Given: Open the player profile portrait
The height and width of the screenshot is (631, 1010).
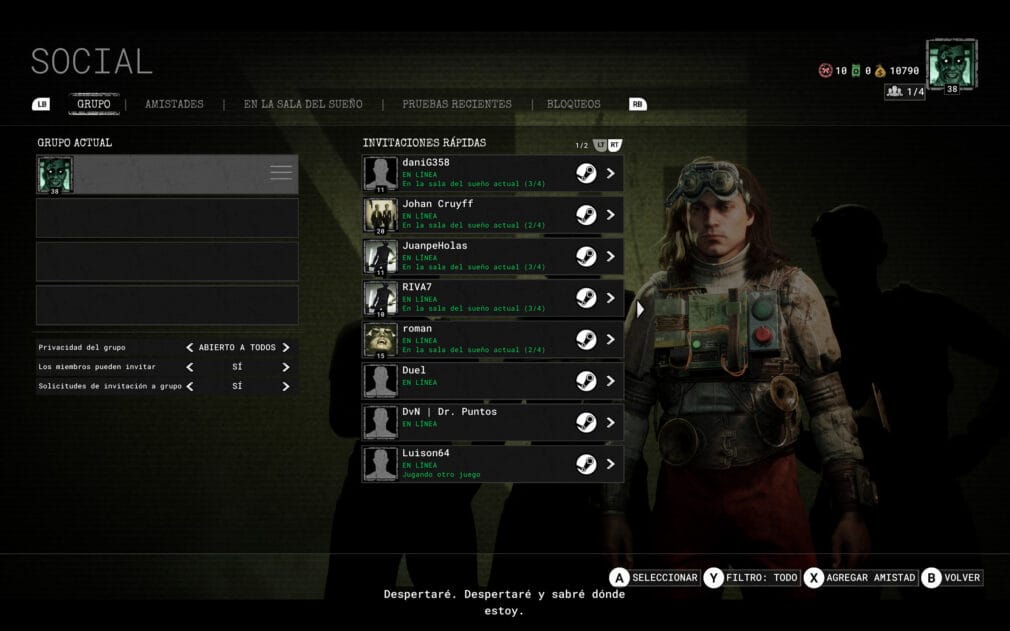Looking at the screenshot, I should tap(950, 65).
